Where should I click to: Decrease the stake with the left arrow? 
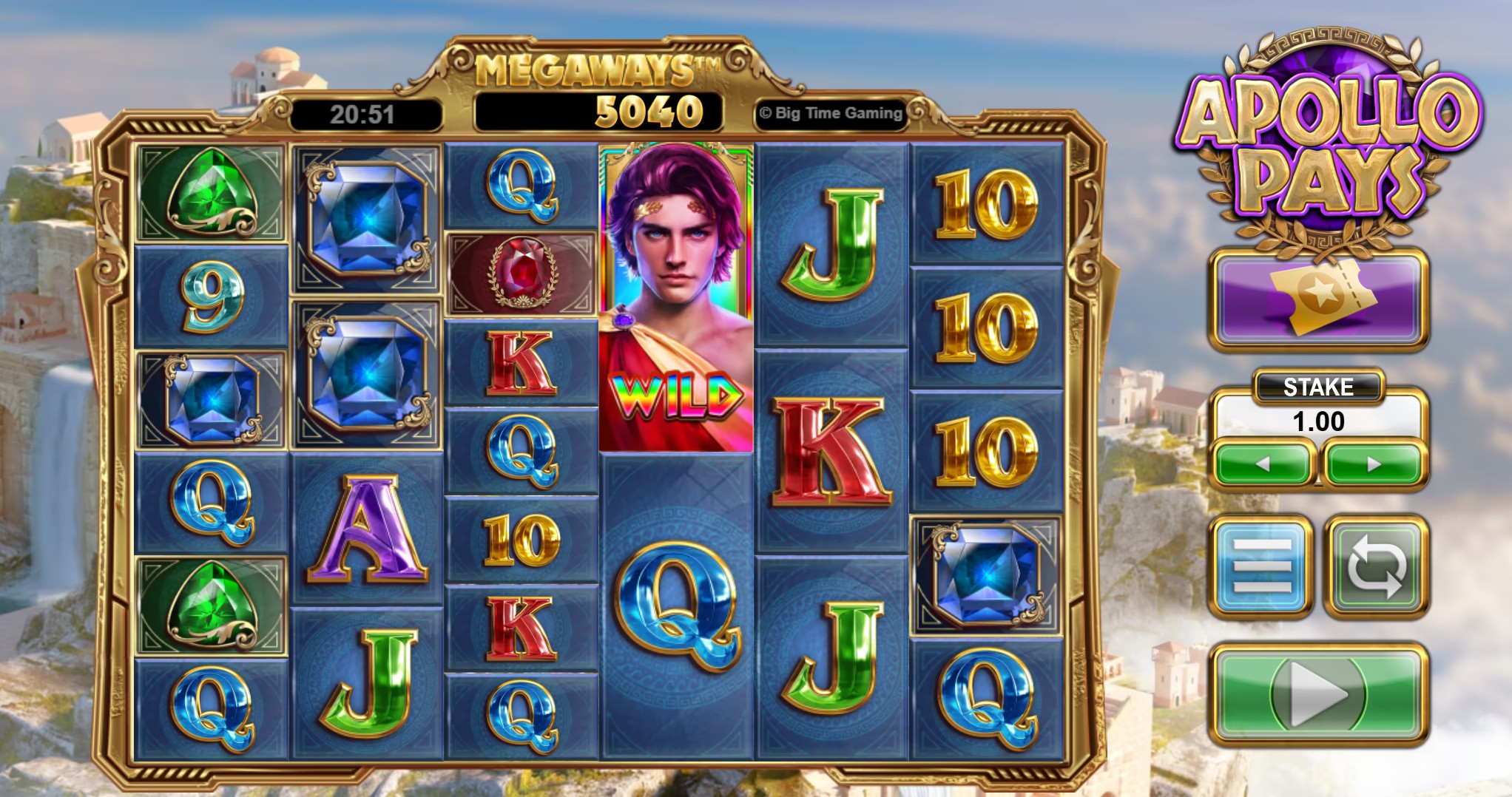[x=1263, y=464]
